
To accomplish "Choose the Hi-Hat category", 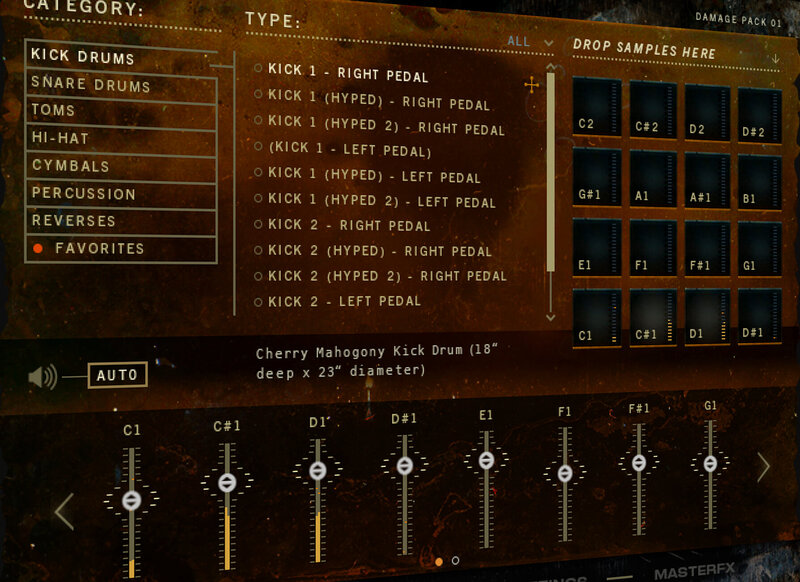I will tap(120, 139).
